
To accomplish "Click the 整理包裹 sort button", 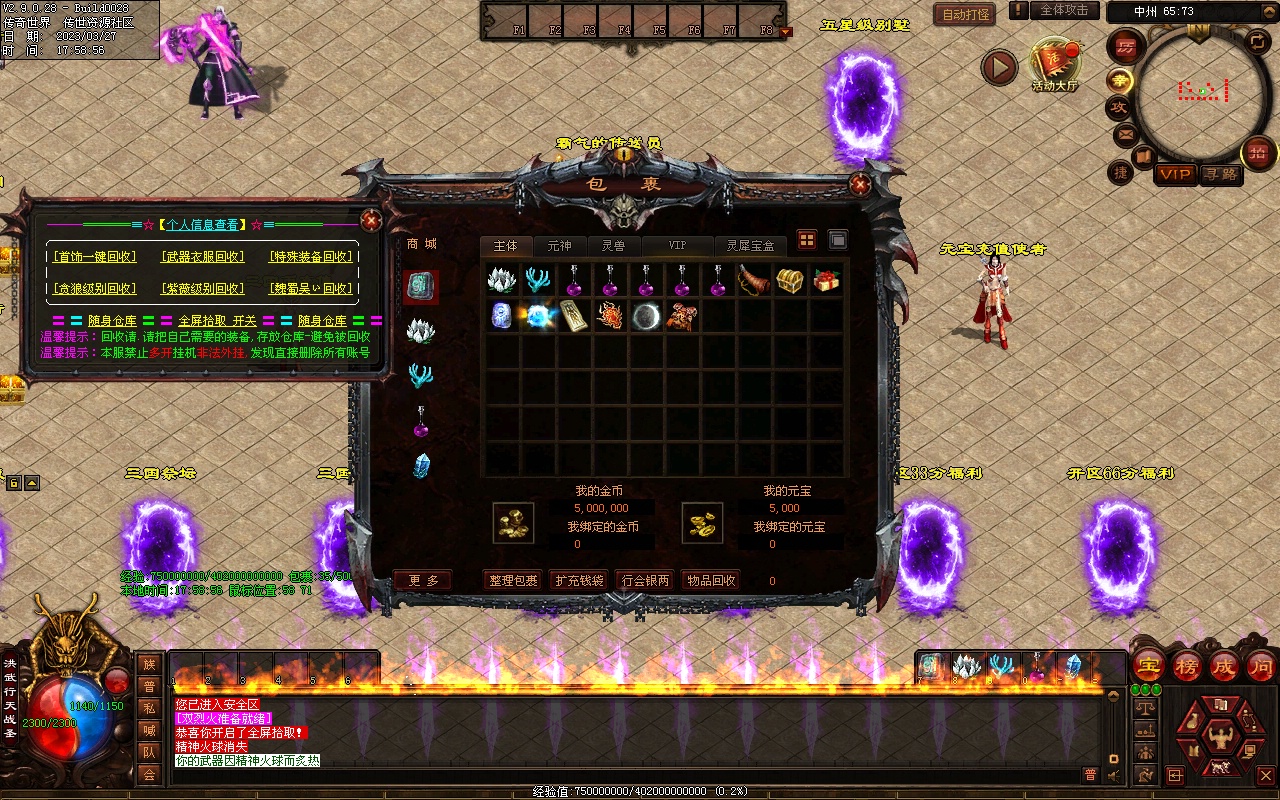I will click(513, 581).
